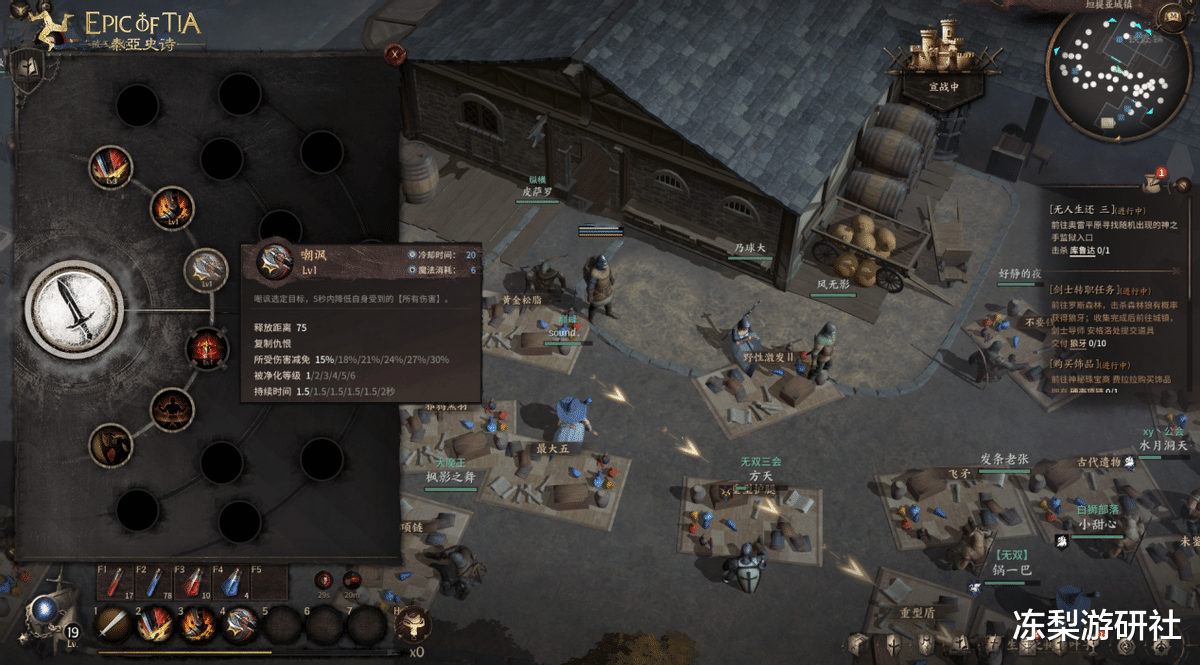
Task: Activate the basic sword attack in slot 1
Action: [112, 625]
